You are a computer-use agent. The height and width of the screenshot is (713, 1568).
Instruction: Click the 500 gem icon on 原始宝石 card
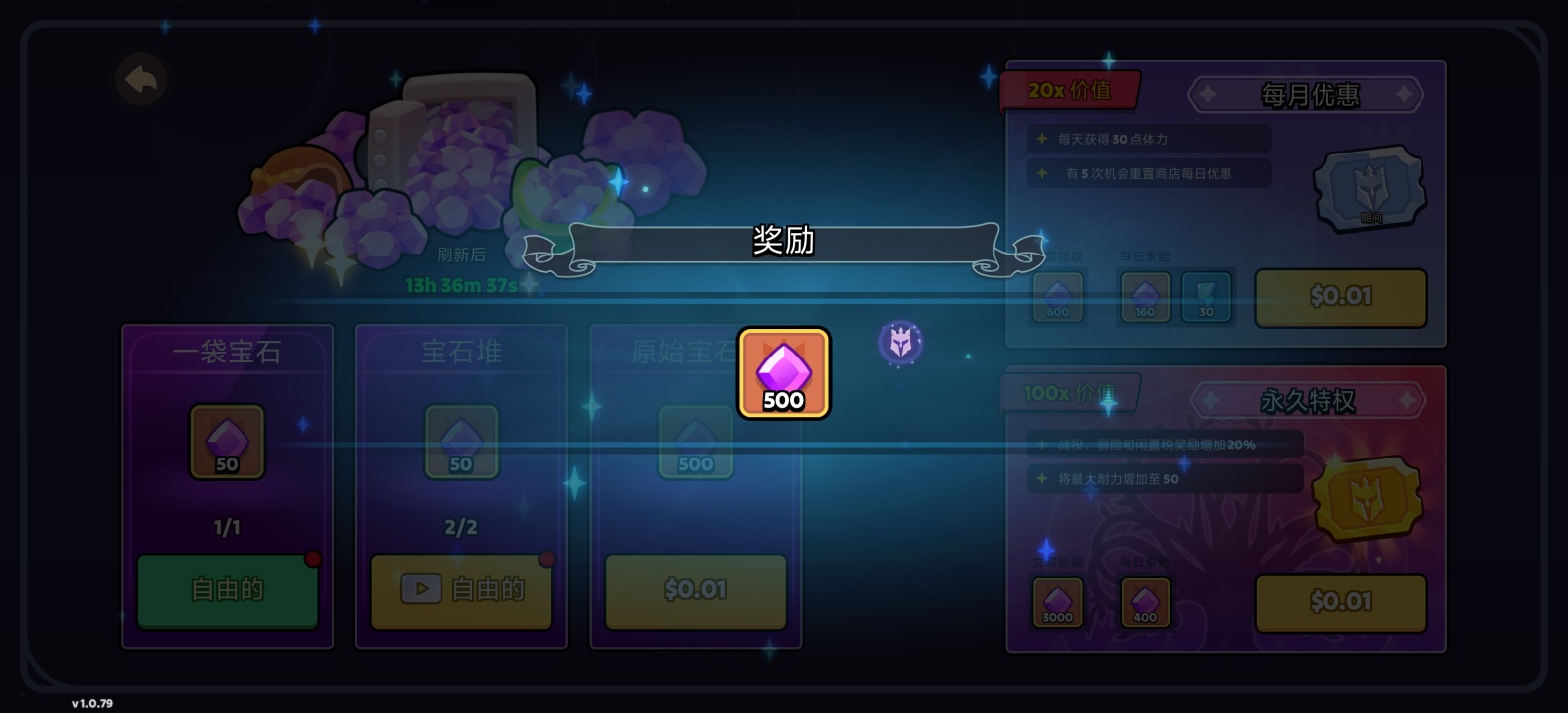(x=696, y=441)
